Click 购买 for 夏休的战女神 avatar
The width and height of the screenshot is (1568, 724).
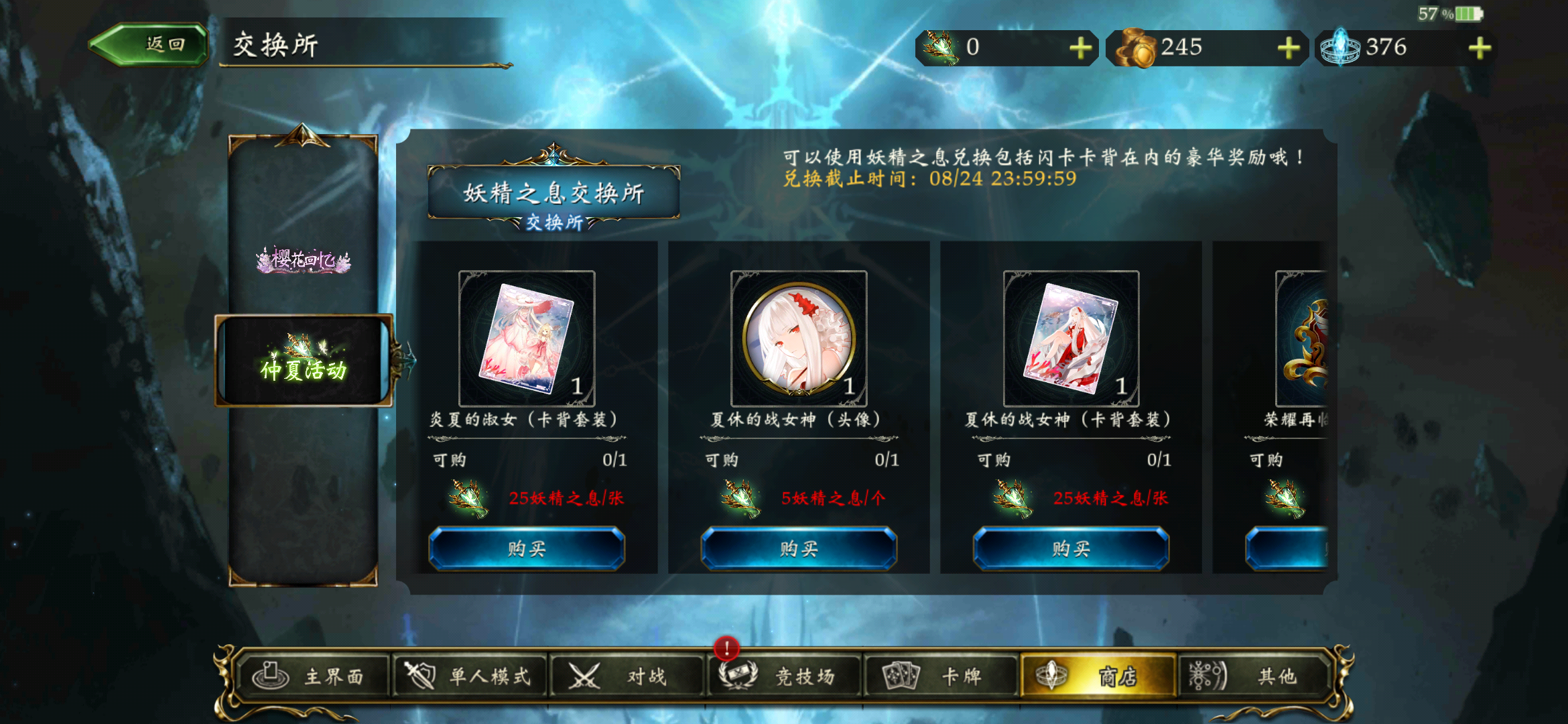coord(797,548)
